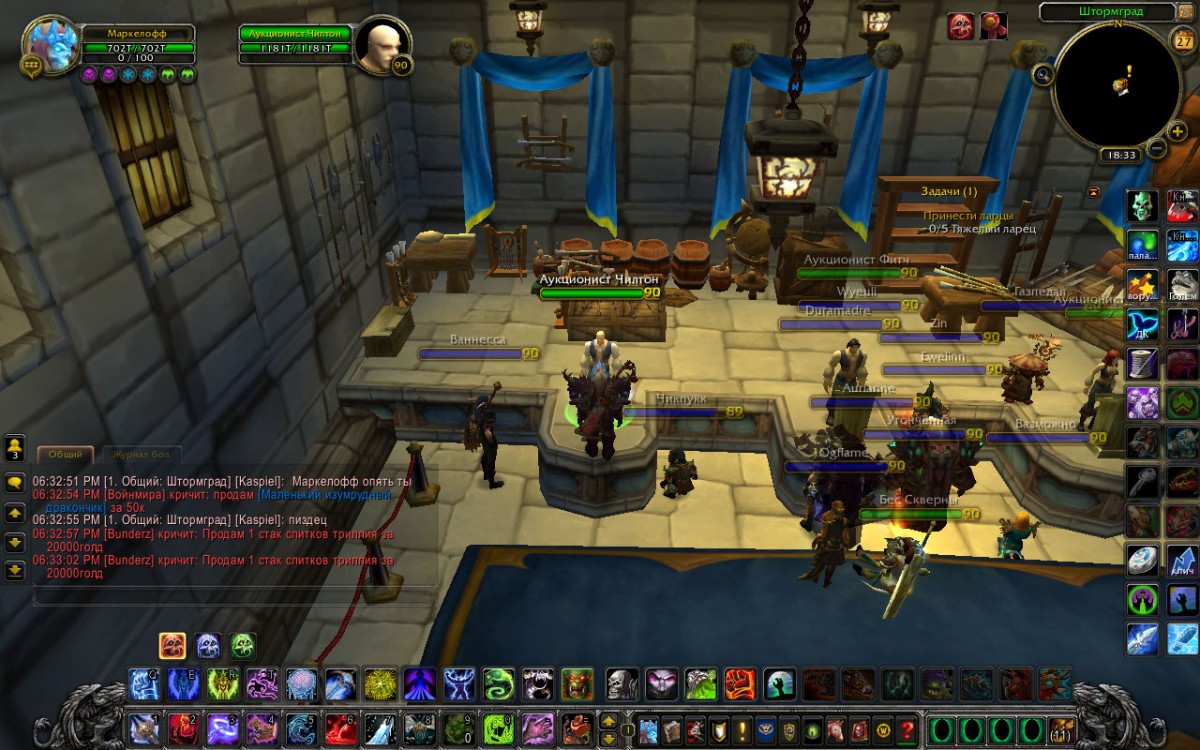This screenshot has width=1200, height=750.
Task: Open the chat menu speech bubble button
Action: 15,481
